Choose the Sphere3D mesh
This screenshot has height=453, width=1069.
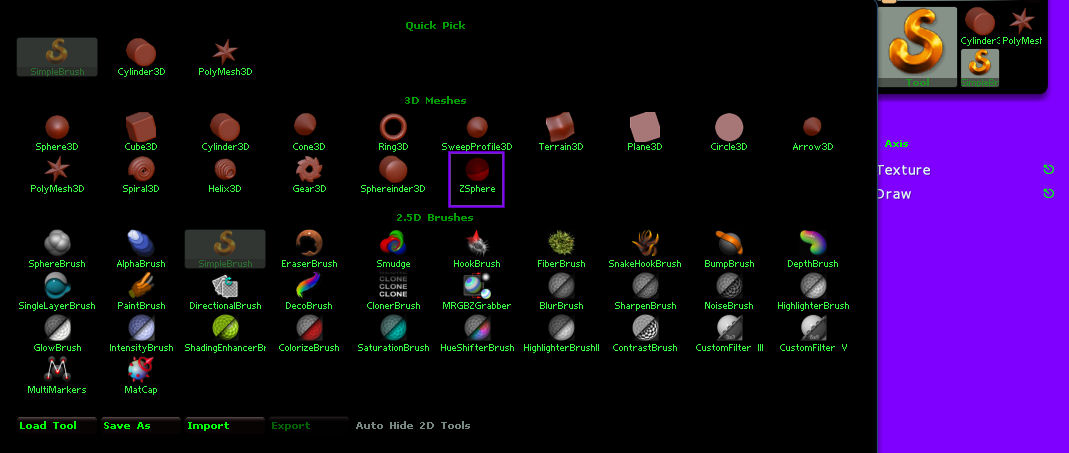point(56,132)
